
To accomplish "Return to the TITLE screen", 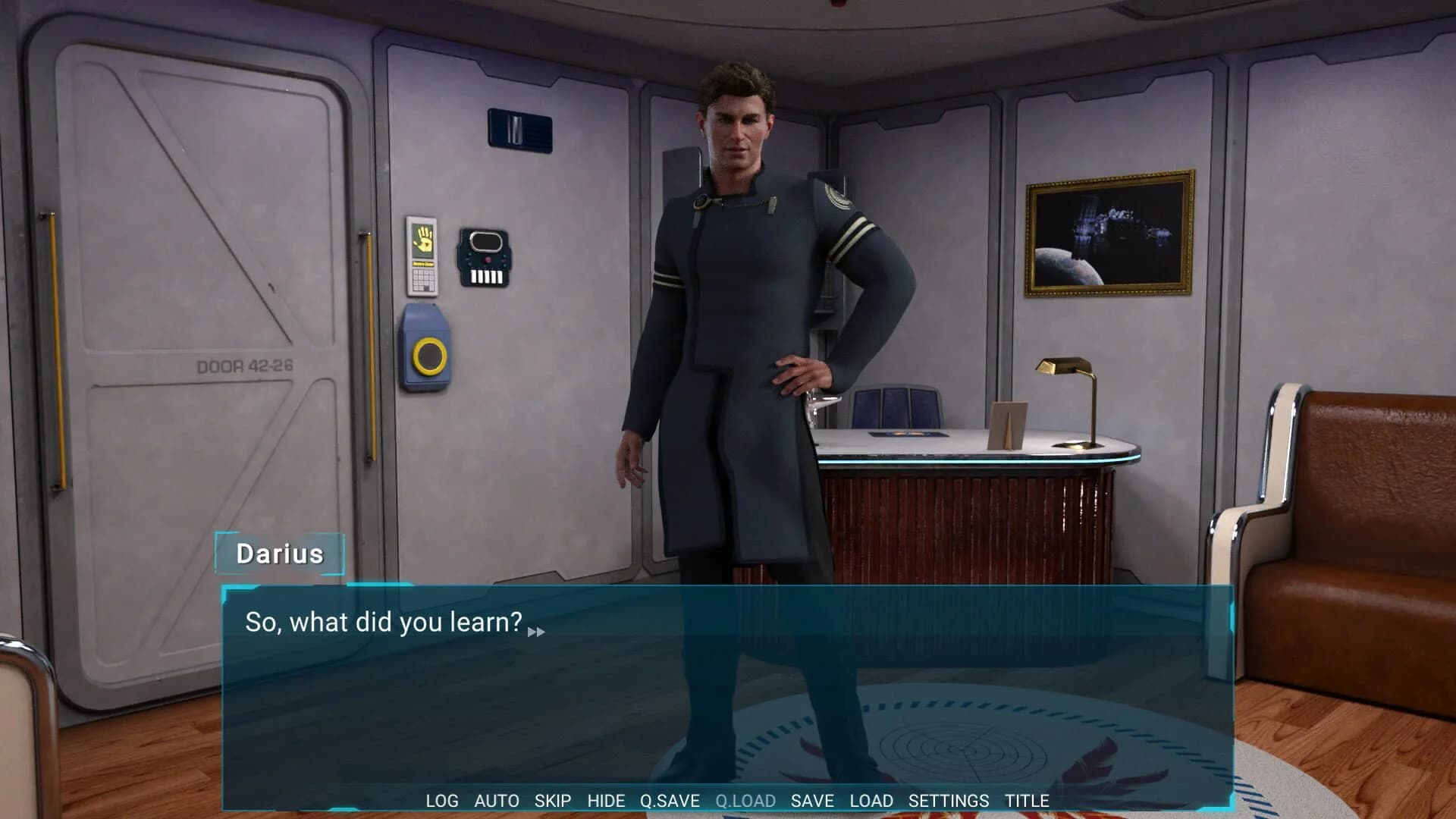I will (1029, 801).
